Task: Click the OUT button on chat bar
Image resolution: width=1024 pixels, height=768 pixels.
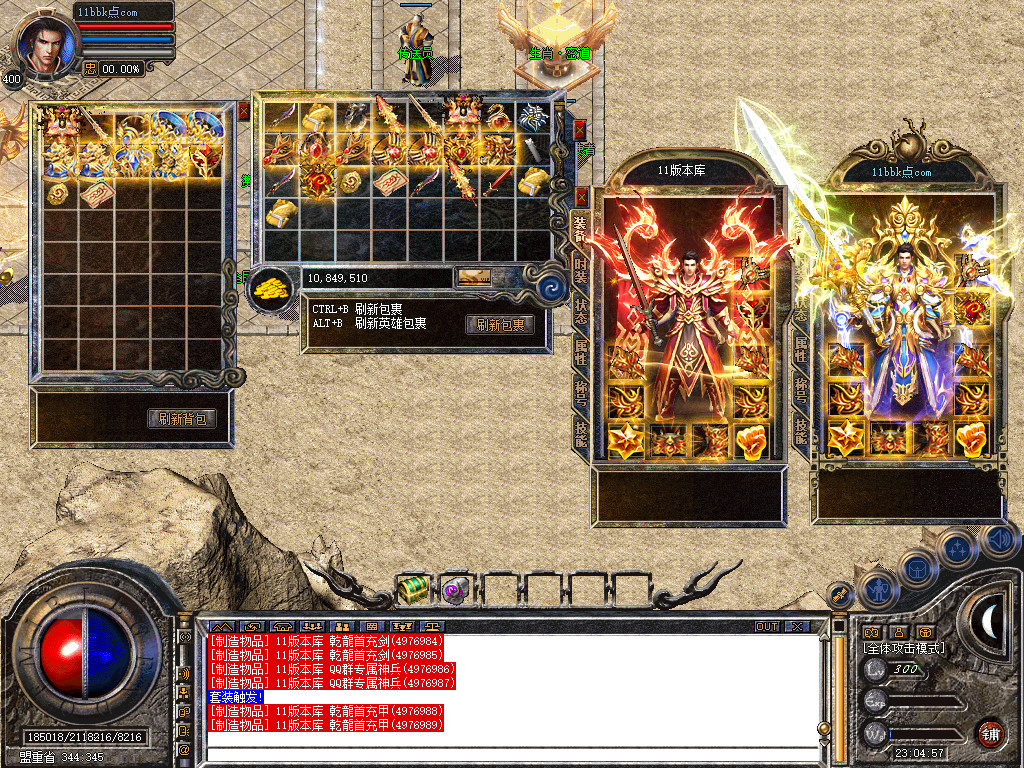Action: click(767, 627)
